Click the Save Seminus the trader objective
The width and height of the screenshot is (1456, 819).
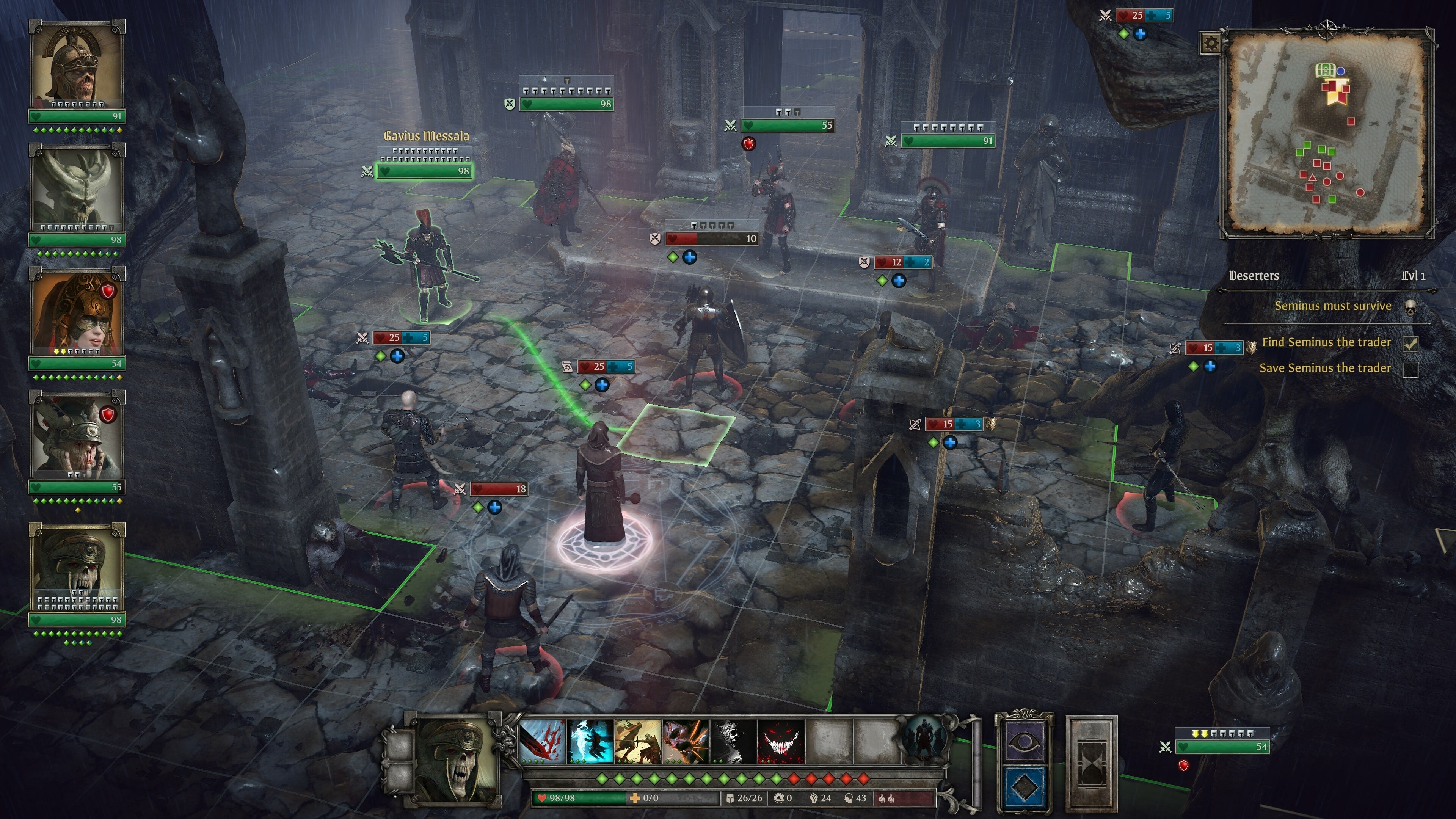point(1325,368)
